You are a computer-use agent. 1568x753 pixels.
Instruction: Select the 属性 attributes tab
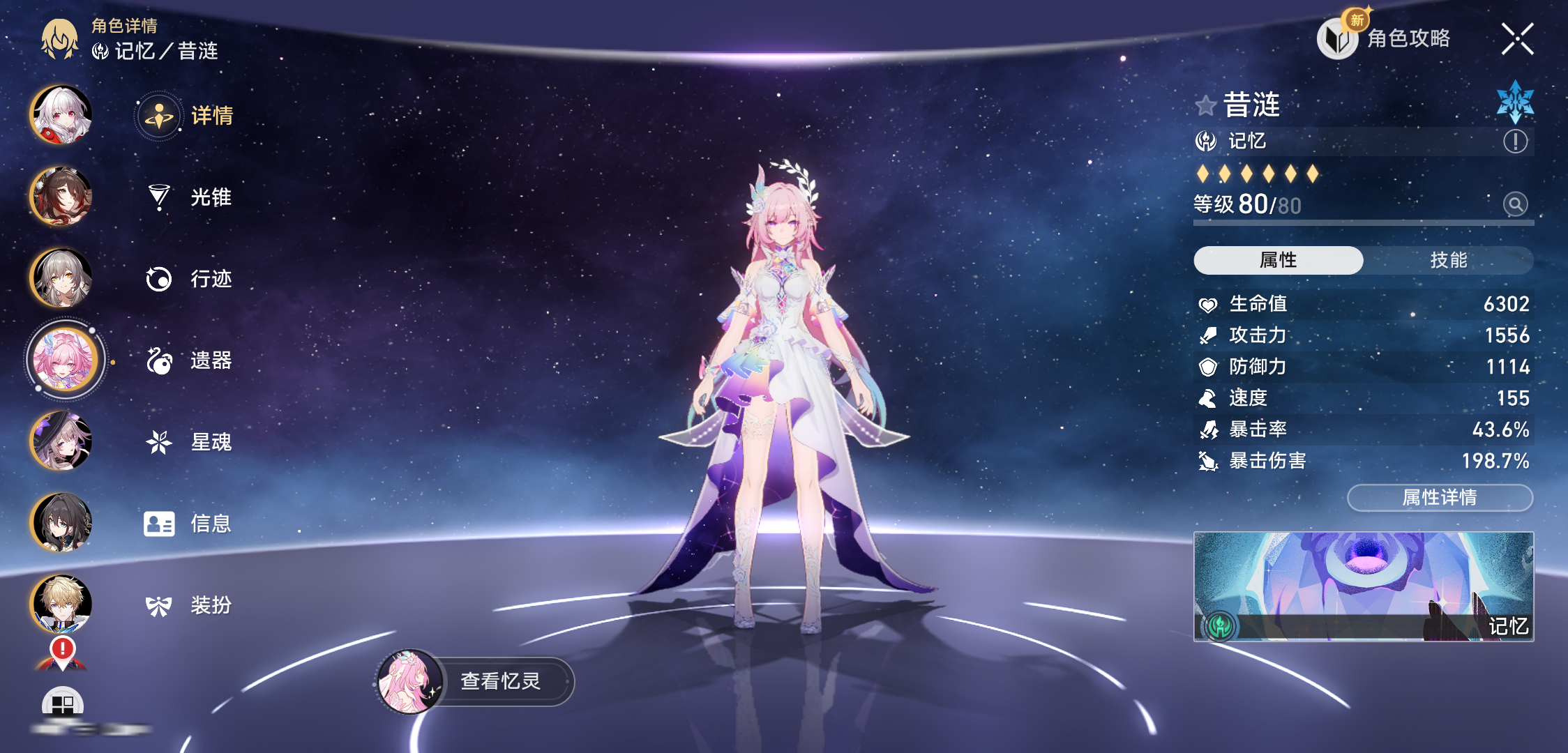(1278, 260)
